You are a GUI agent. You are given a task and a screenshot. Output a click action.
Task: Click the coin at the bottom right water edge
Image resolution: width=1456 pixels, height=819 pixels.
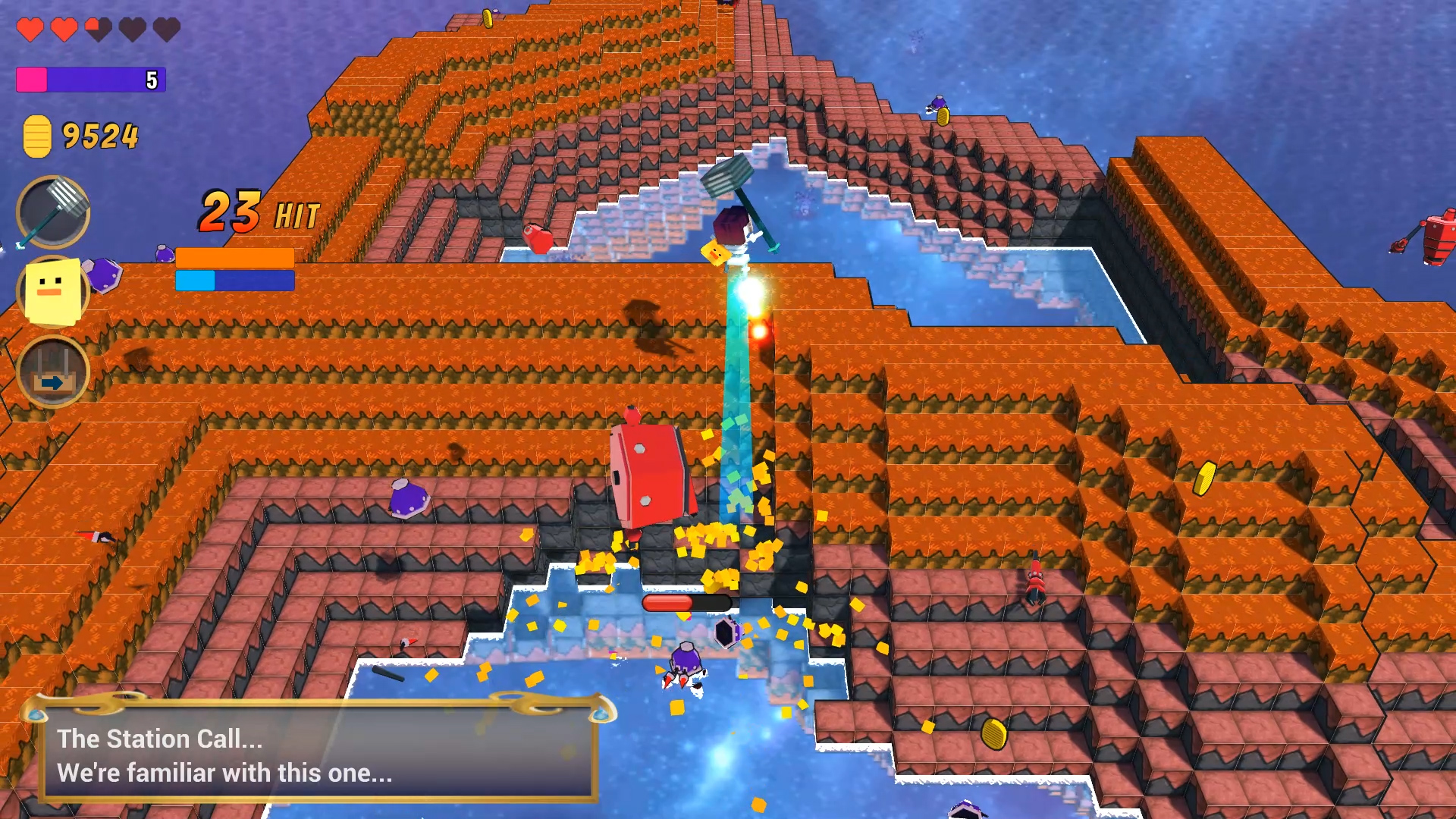coord(993,735)
